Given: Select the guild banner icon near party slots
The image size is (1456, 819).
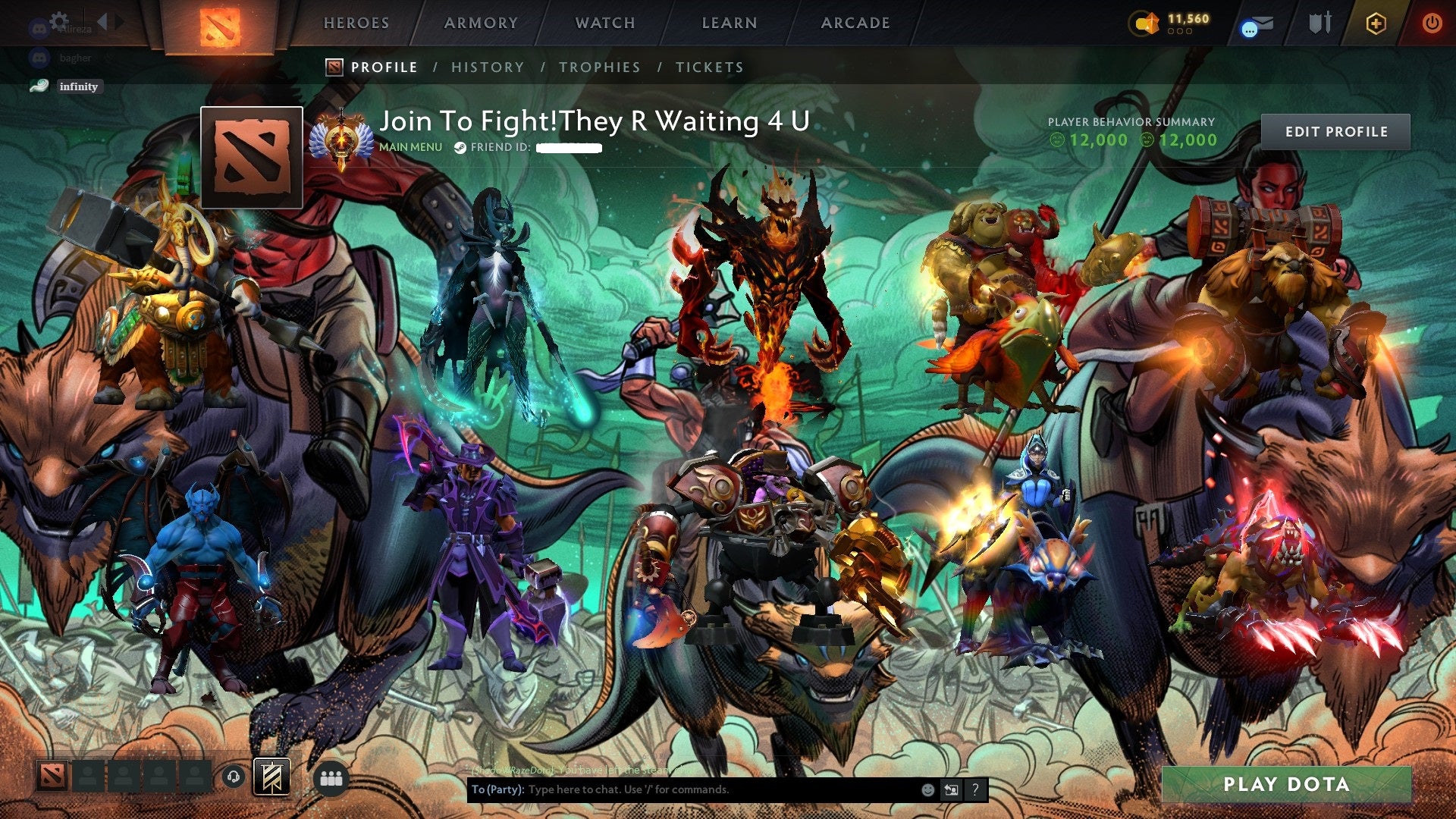Looking at the screenshot, I should point(270,777).
